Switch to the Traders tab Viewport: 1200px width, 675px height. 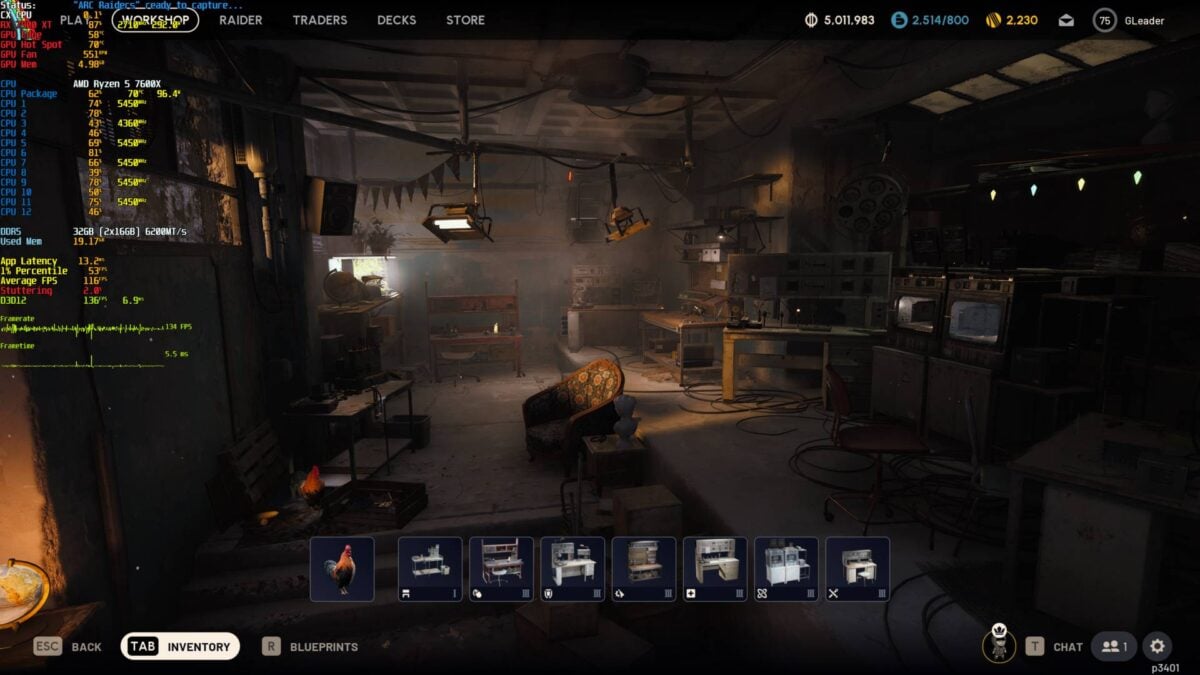pos(320,20)
